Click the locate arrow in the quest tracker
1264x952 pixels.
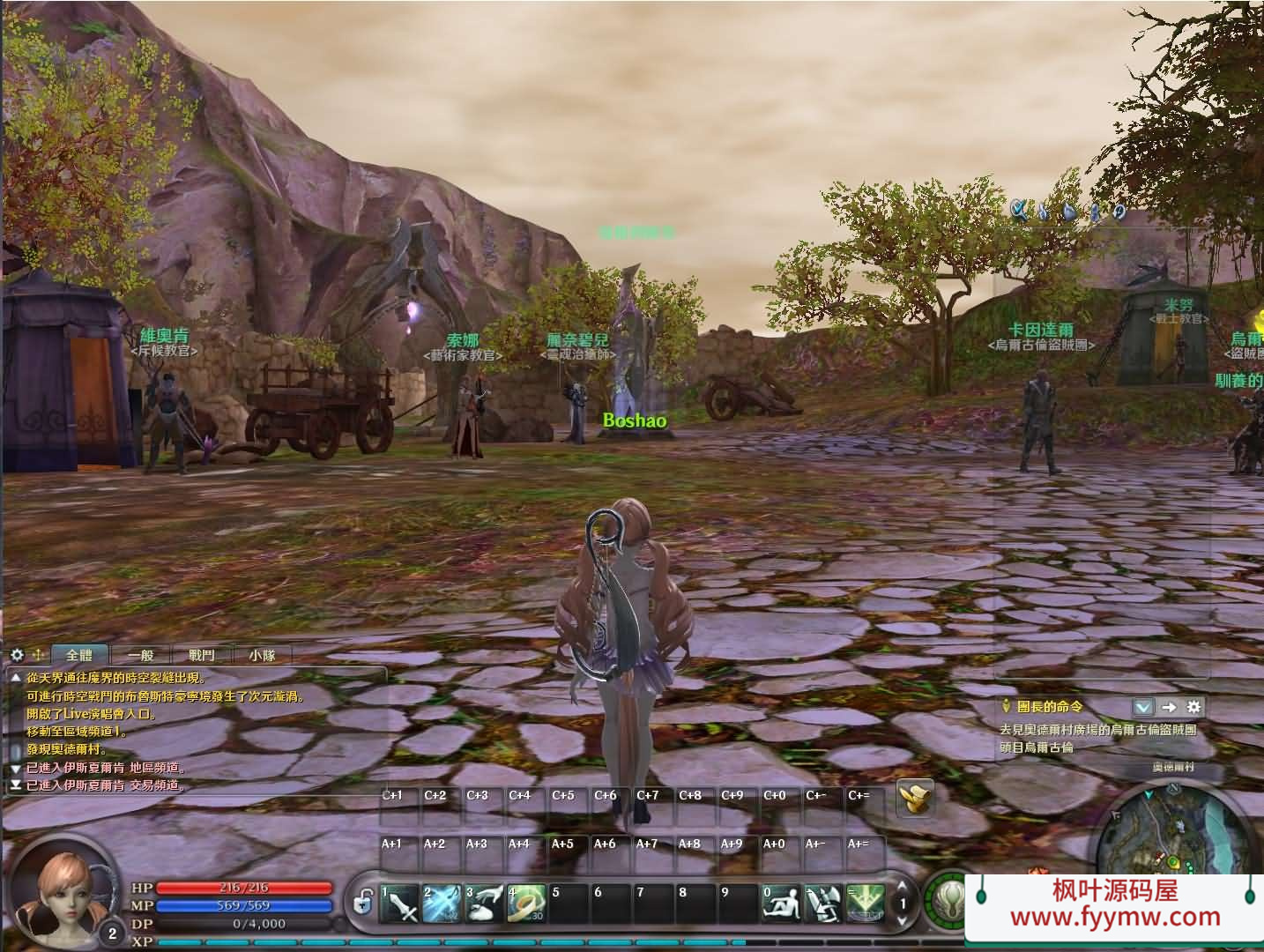[1170, 706]
